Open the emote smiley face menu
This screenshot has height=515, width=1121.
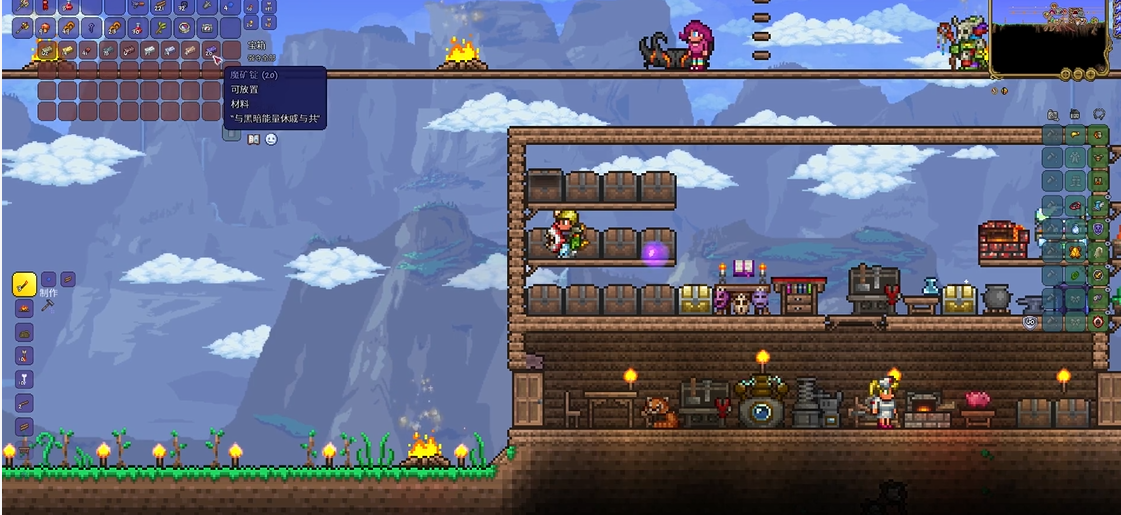pyautogui.click(x=270, y=139)
